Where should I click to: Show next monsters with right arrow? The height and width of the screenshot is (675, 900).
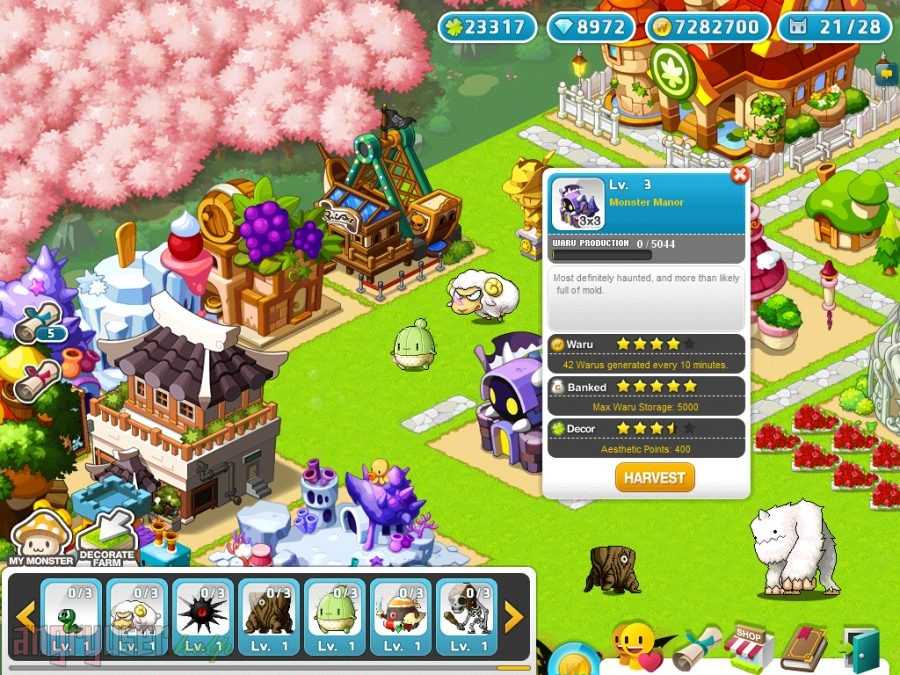pyautogui.click(x=513, y=617)
